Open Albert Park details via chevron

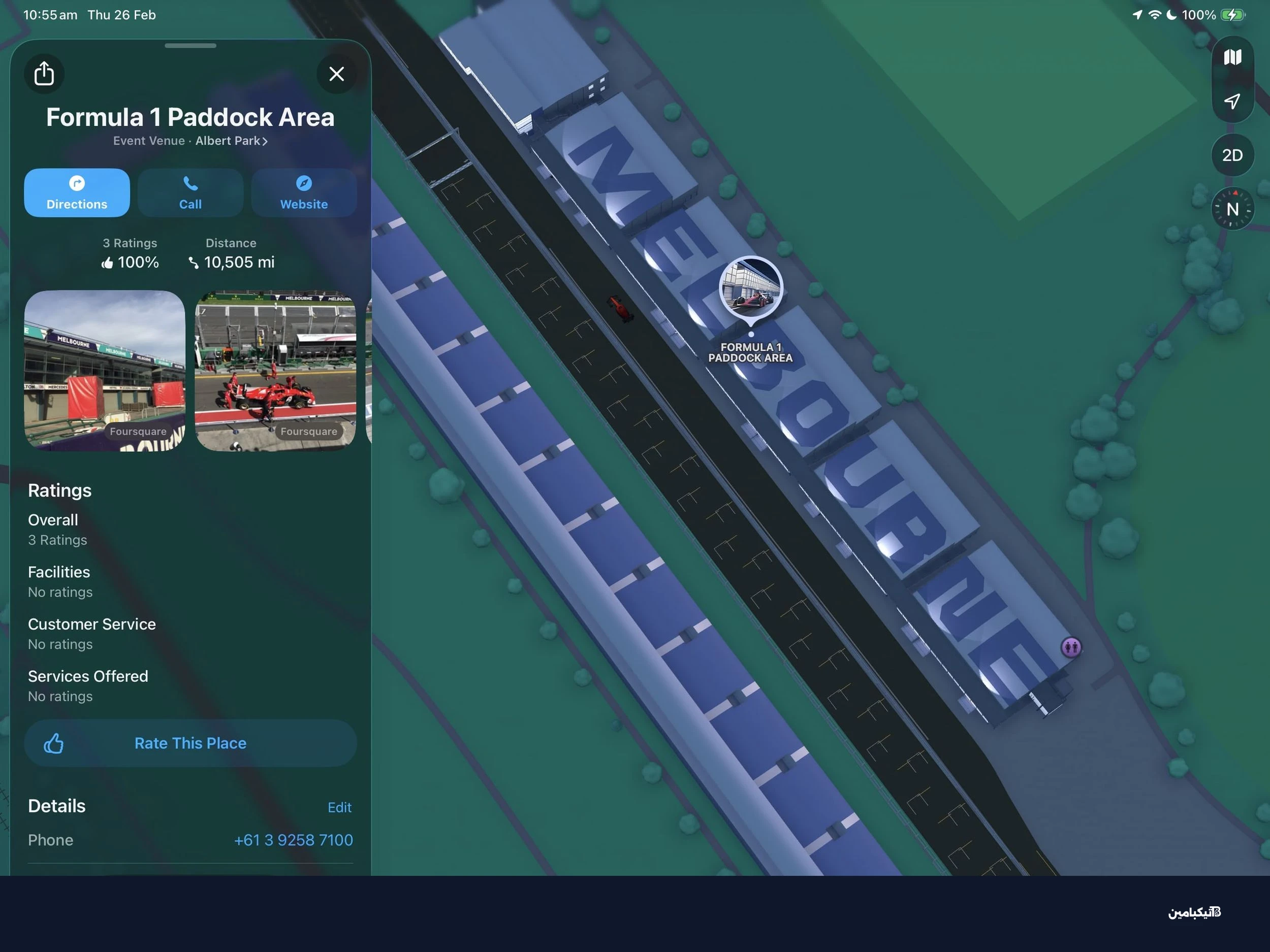(x=265, y=141)
